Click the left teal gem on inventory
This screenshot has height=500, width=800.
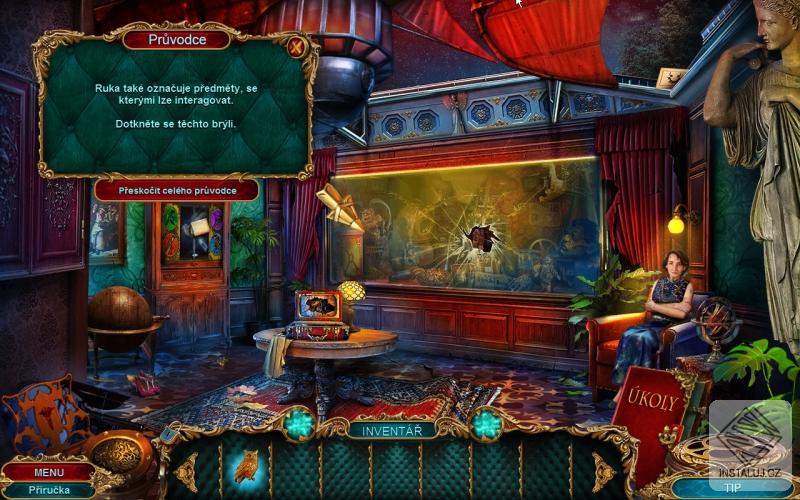click(x=299, y=424)
